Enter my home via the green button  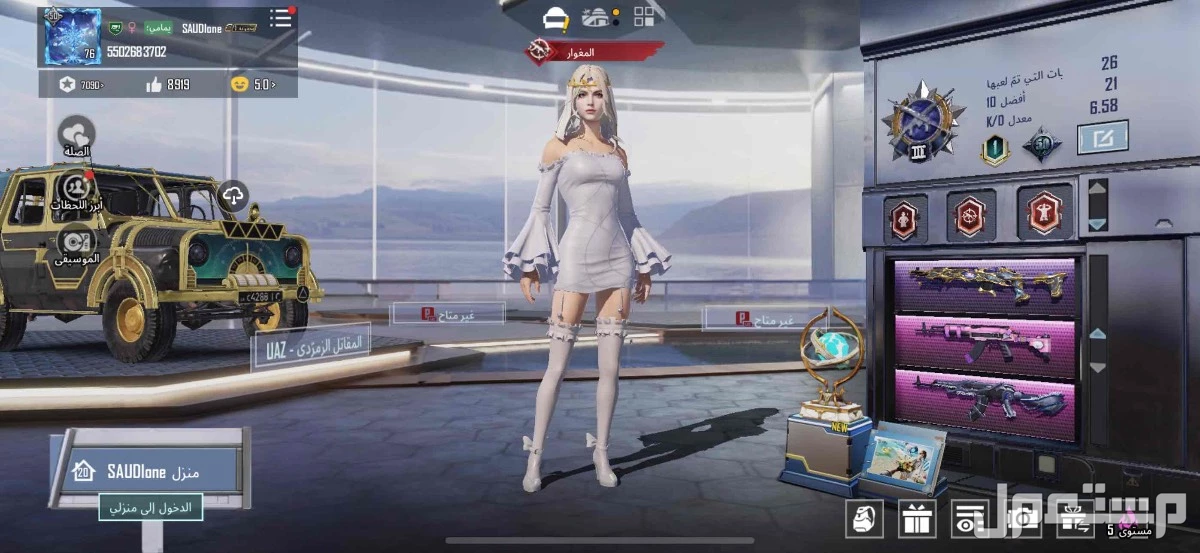click(151, 508)
